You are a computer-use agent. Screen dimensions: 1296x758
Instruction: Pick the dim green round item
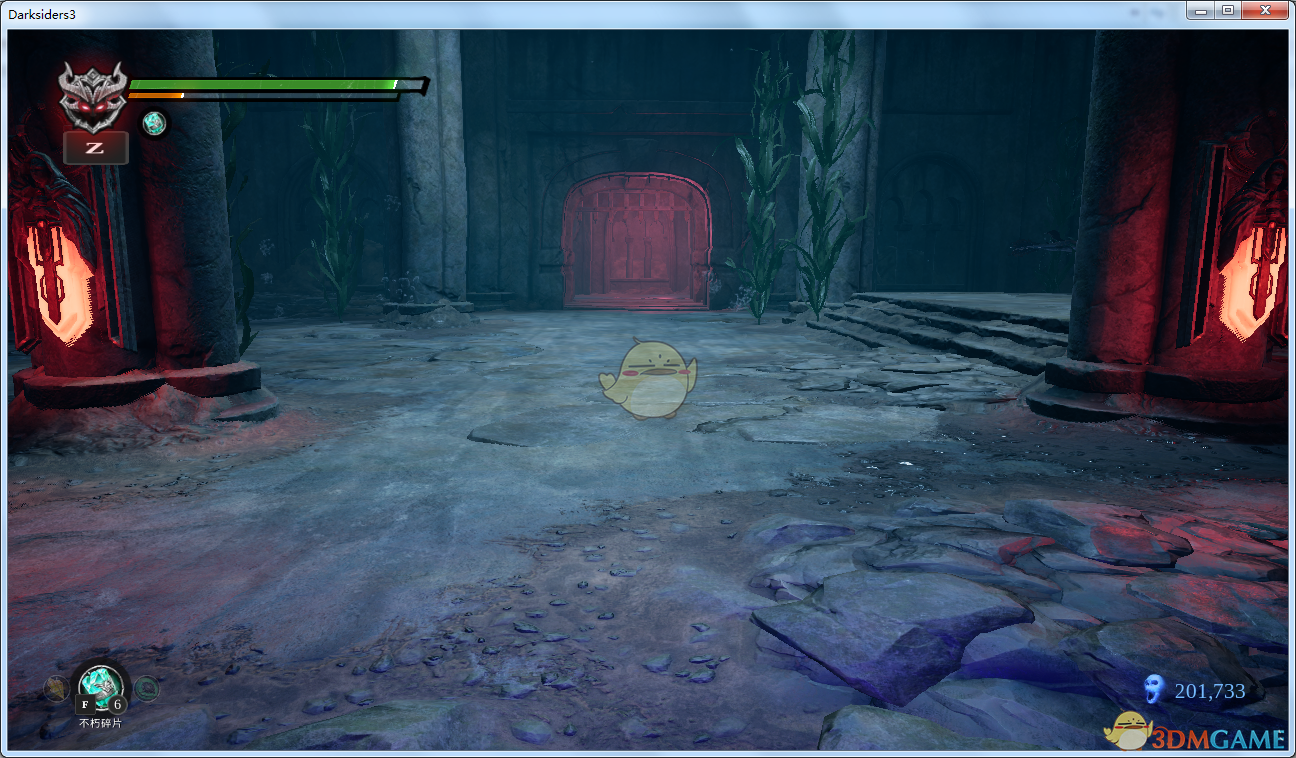(146, 688)
